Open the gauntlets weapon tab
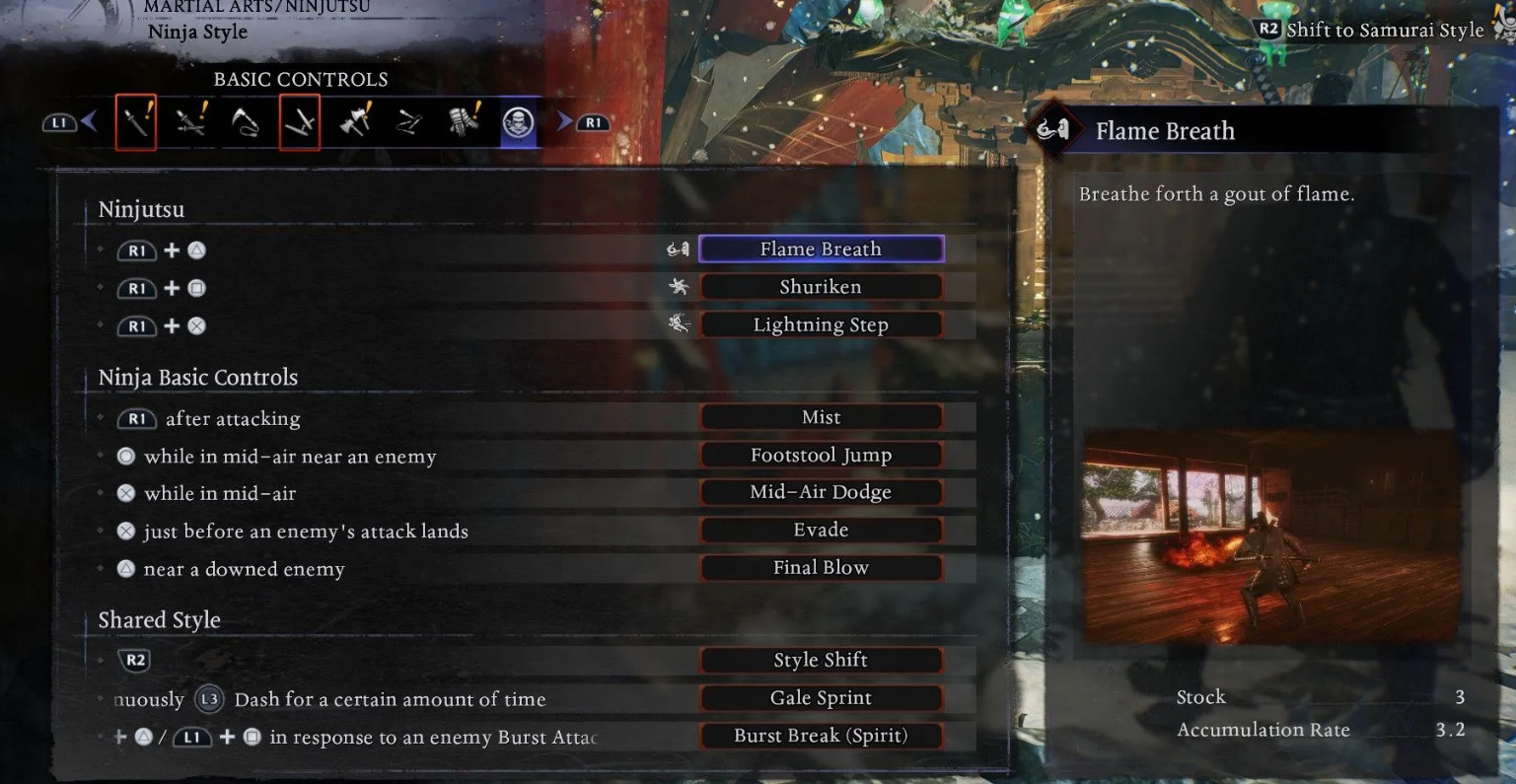The image size is (1516, 784). pyautogui.click(x=464, y=122)
